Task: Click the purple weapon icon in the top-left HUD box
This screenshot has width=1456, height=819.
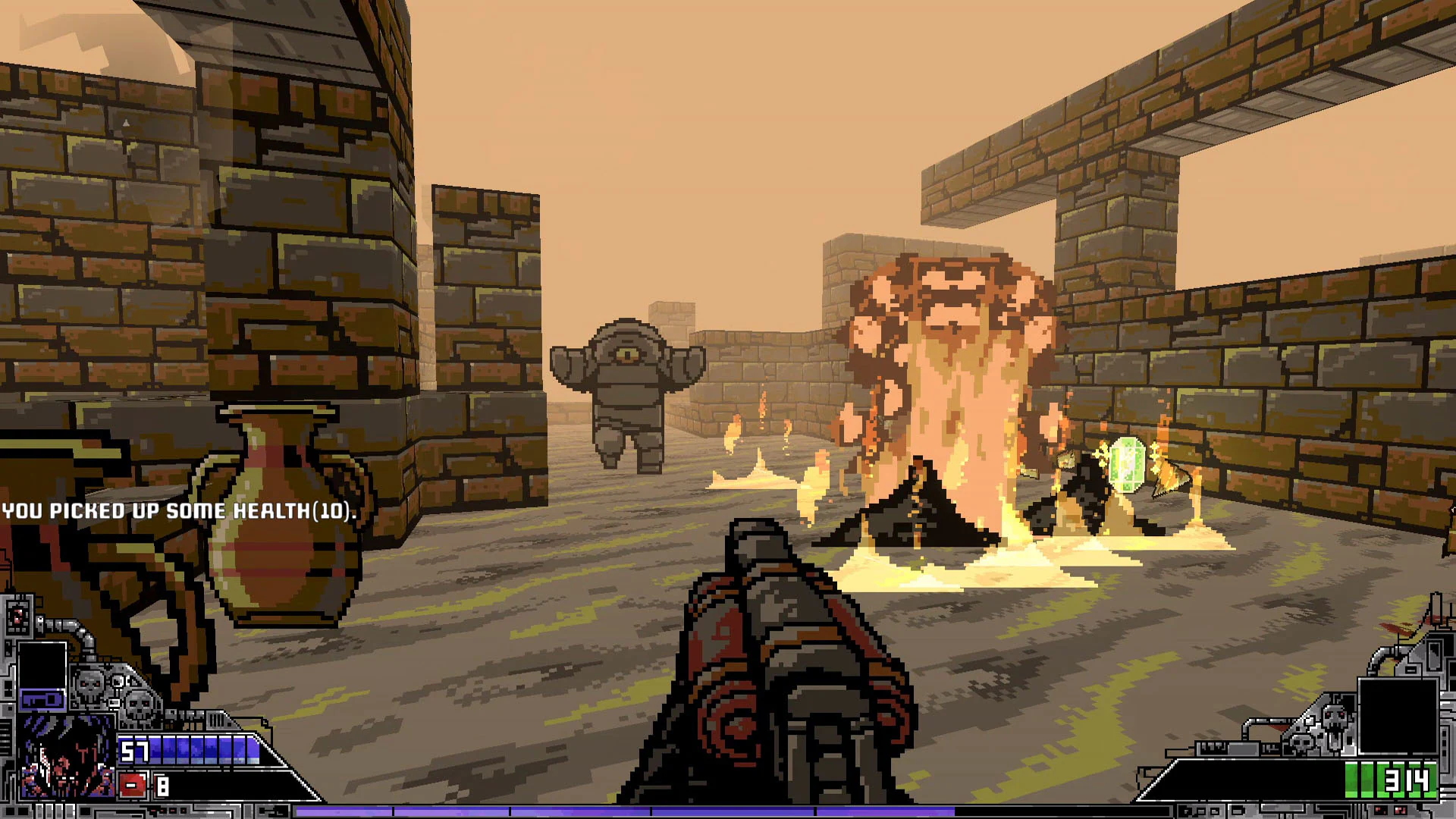Action: pos(42,699)
